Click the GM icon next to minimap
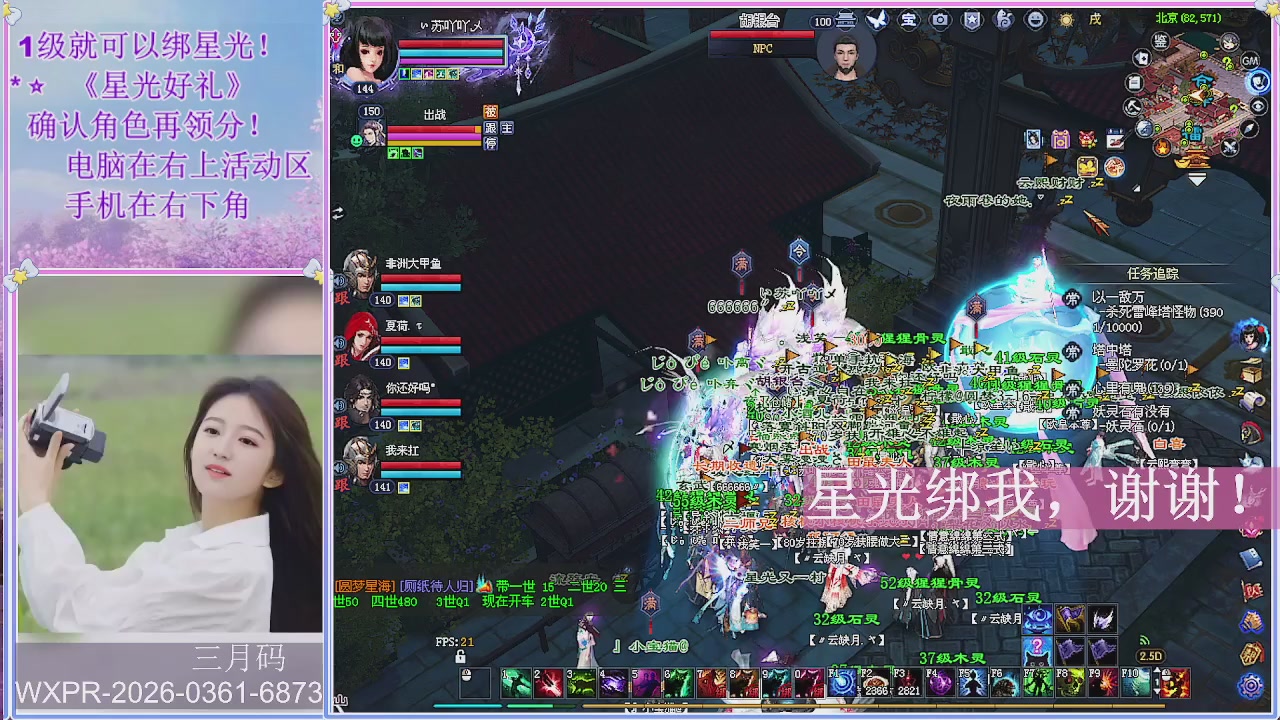Image resolution: width=1280 pixels, height=720 pixels. pyautogui.click(x=1249, y=61)
